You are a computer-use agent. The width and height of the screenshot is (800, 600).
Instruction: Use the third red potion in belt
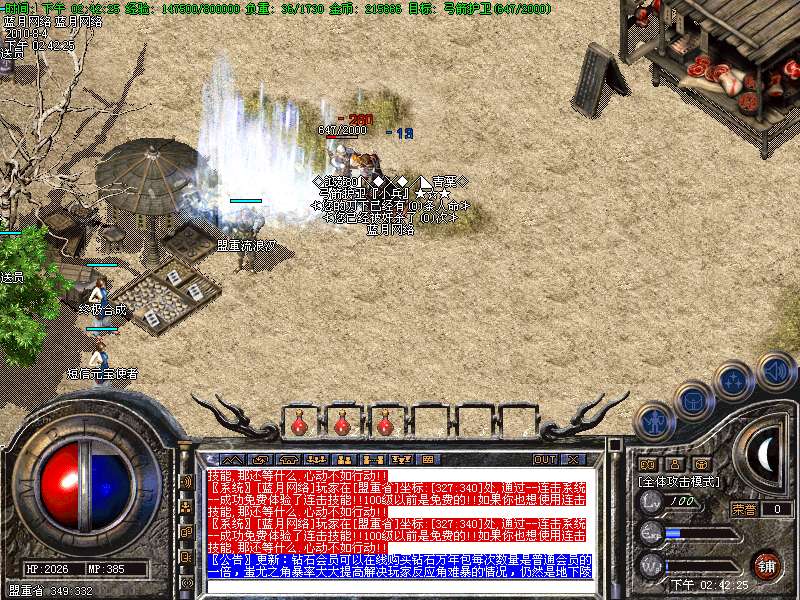point(385,424)
